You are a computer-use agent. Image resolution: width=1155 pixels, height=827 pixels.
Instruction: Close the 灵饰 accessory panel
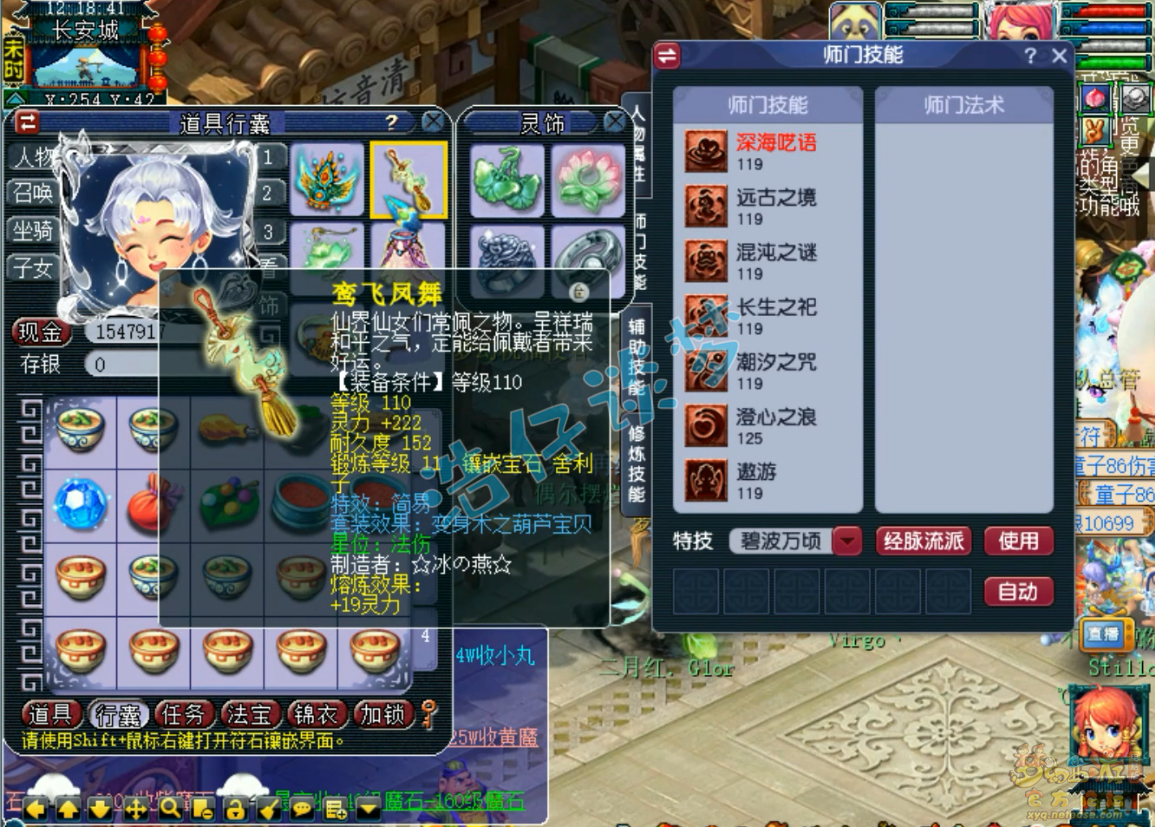[614, 122]
